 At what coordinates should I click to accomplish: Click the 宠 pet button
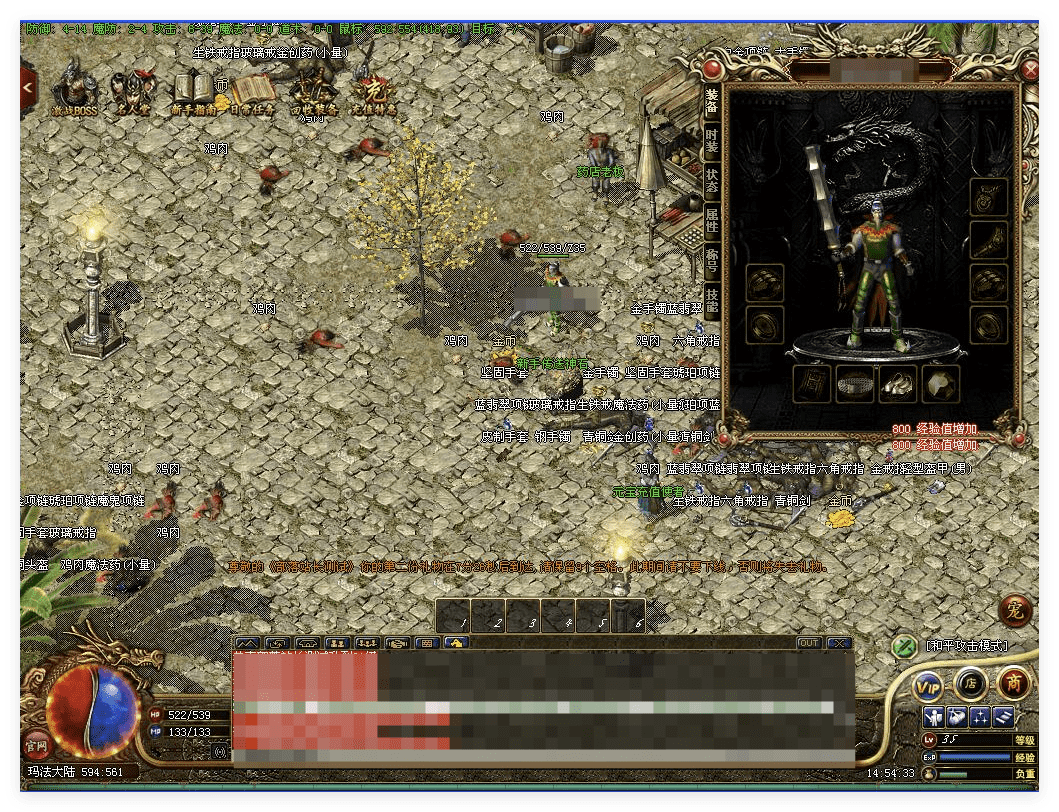point(1015,610)
